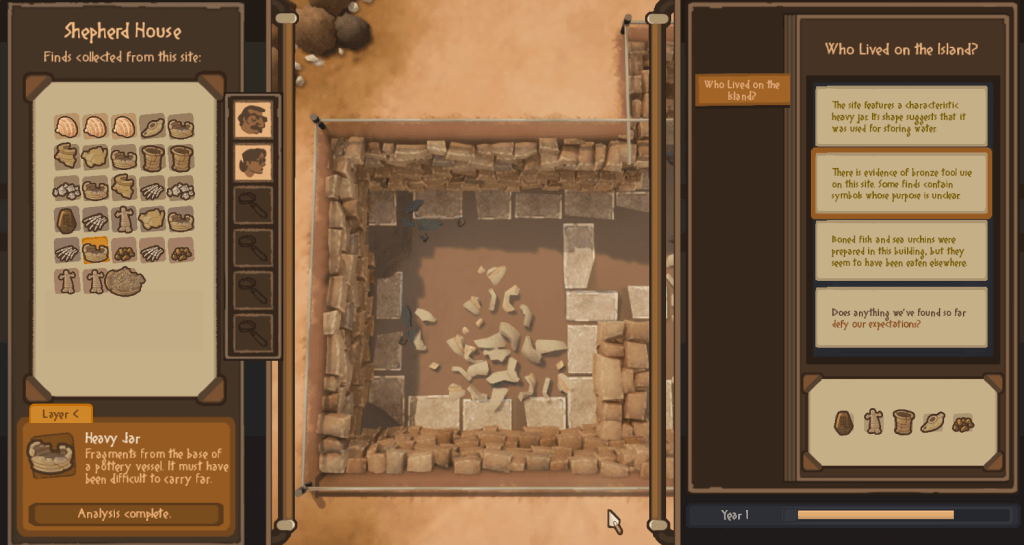Viewport: 1024px width, 545px height.
Task: Open the heavy jar storing water note
Action: coord(901,116)
